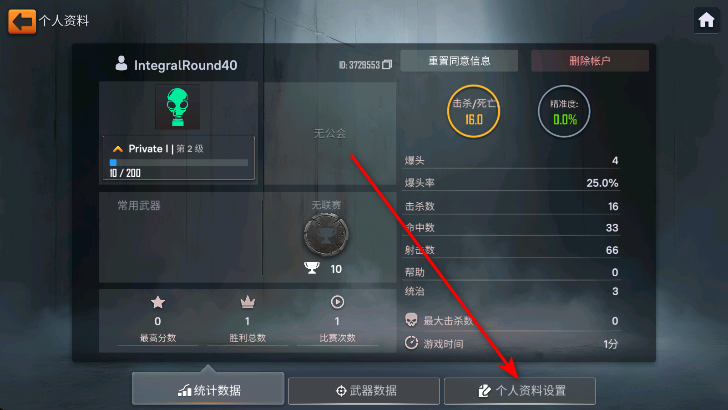Click the 重置同意信息 button
728x410 pixels.
tap(459, 61)
